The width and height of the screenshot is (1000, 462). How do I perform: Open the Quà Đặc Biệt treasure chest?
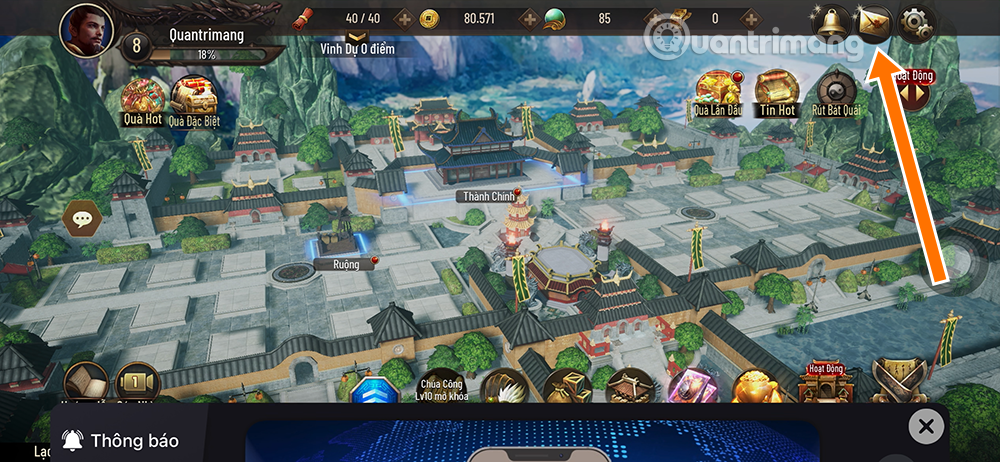point(193,98)
